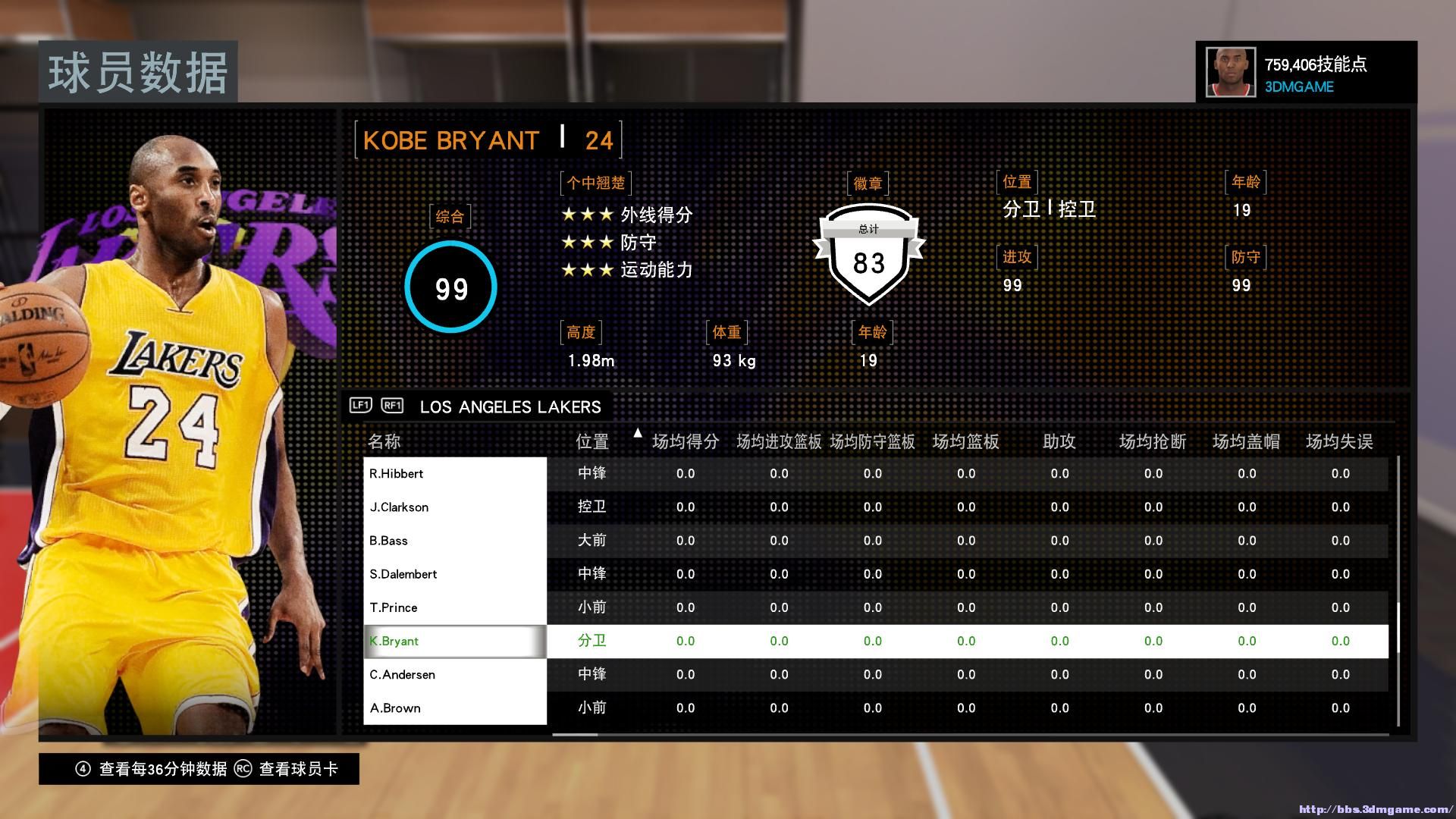Expand the 场均得分 column header

[x=685, y=441]
